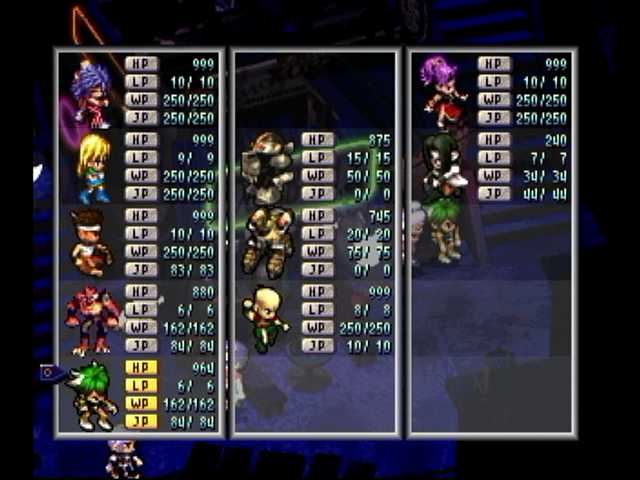640x480 pixels.
Task: Select the tan mech with 745 HP
Action: click(x=267, y=243)
